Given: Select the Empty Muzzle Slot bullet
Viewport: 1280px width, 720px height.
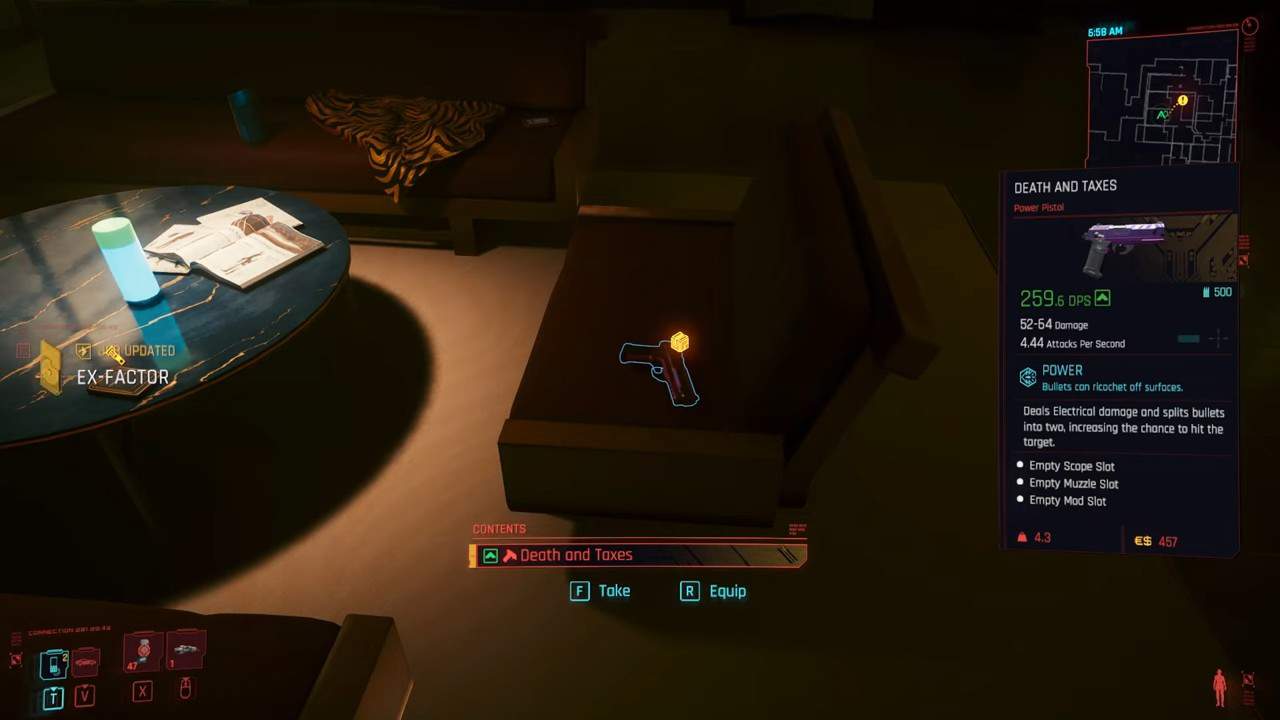Looking at the screenshot, I should click(1020, 482).
